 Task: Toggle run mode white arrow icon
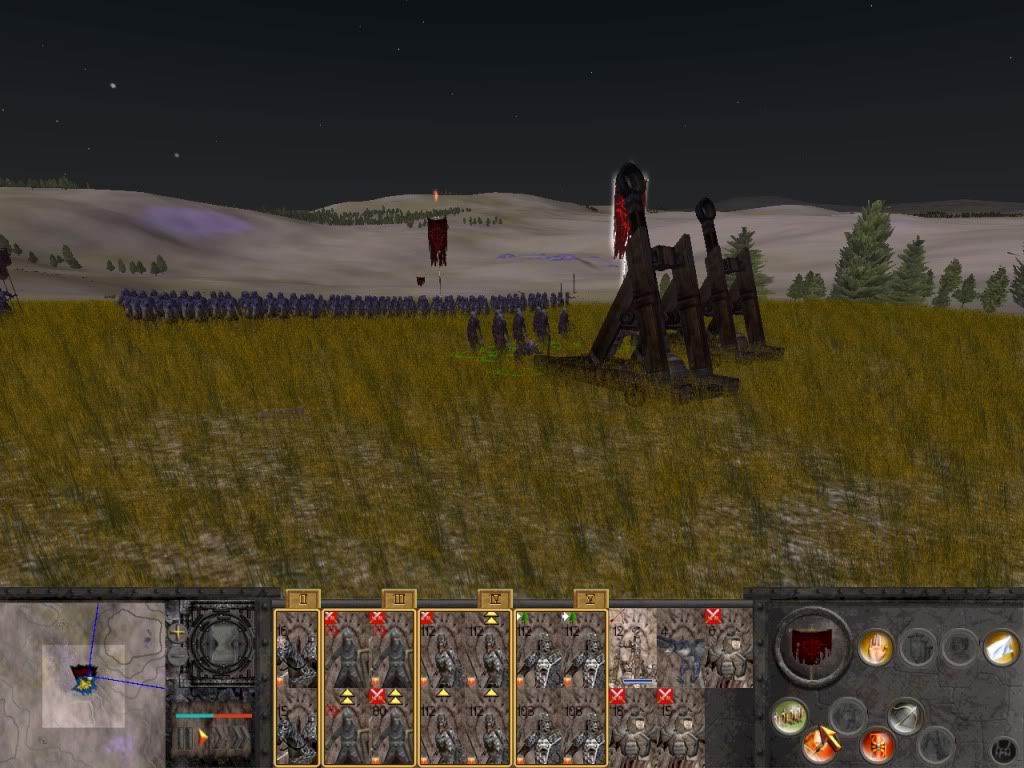(1000, 648)
